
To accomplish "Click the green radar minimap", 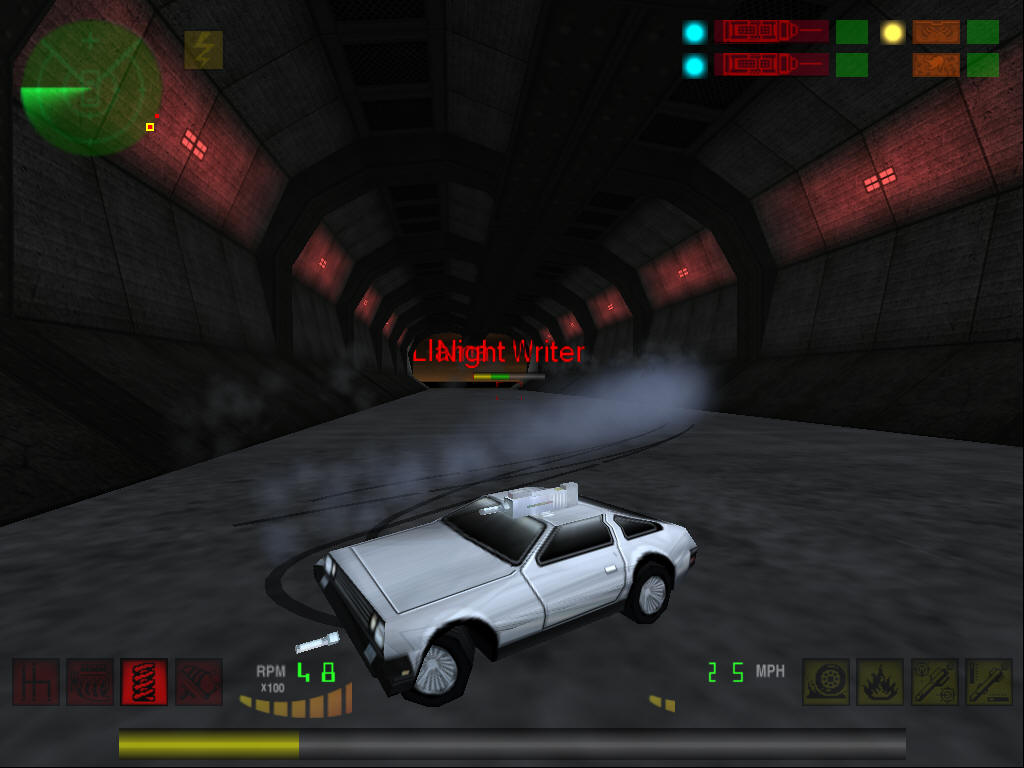I will pos(90,88).
